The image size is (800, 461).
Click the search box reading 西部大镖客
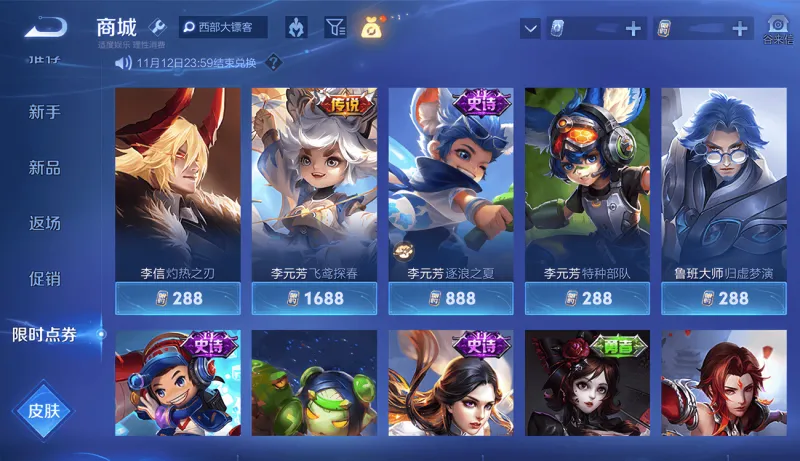223,27
